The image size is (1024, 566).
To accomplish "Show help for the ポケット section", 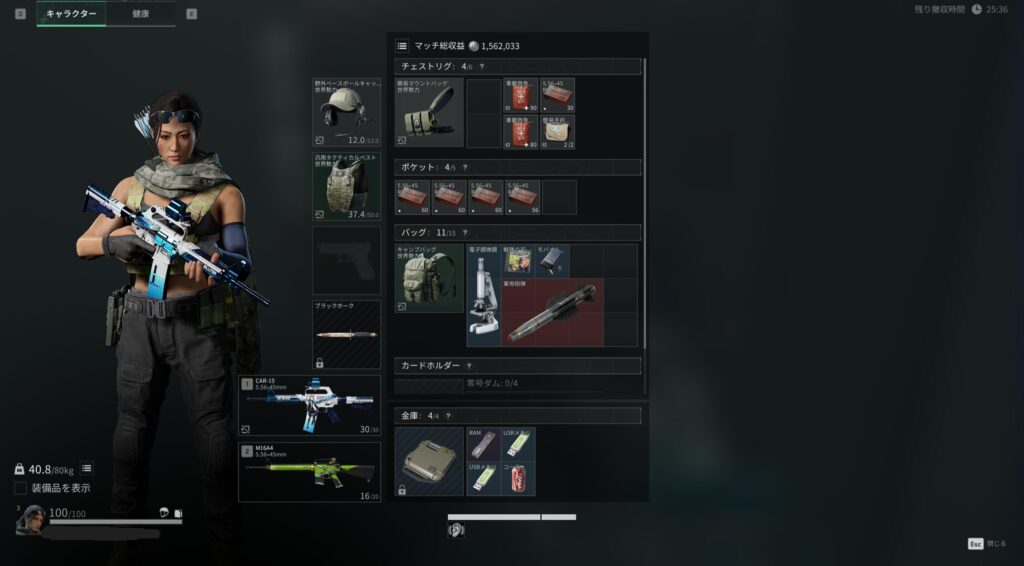I will pyautogui.click(x=465, y=168).
